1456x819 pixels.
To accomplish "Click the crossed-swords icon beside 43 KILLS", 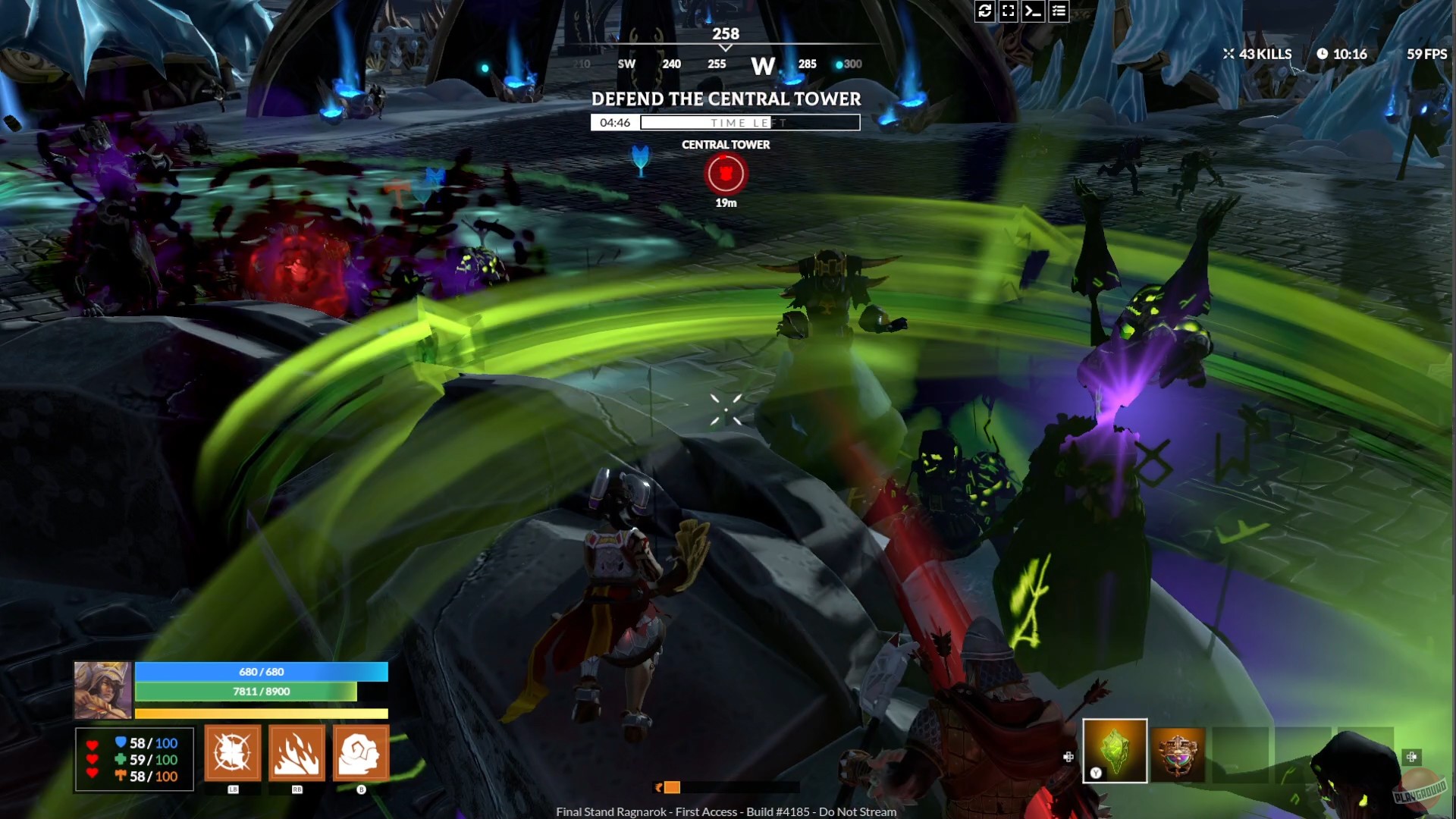I will [x=1229, y=54].
